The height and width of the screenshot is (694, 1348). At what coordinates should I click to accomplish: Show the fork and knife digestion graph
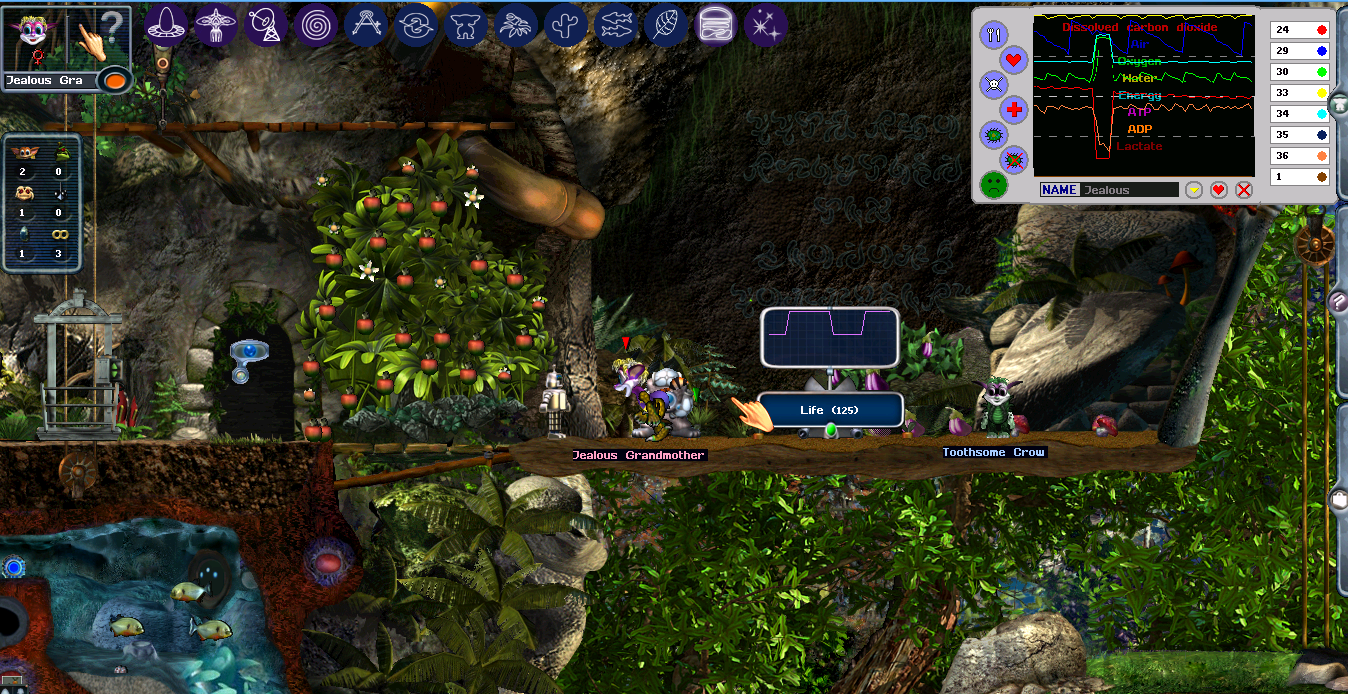click(994, 35)
